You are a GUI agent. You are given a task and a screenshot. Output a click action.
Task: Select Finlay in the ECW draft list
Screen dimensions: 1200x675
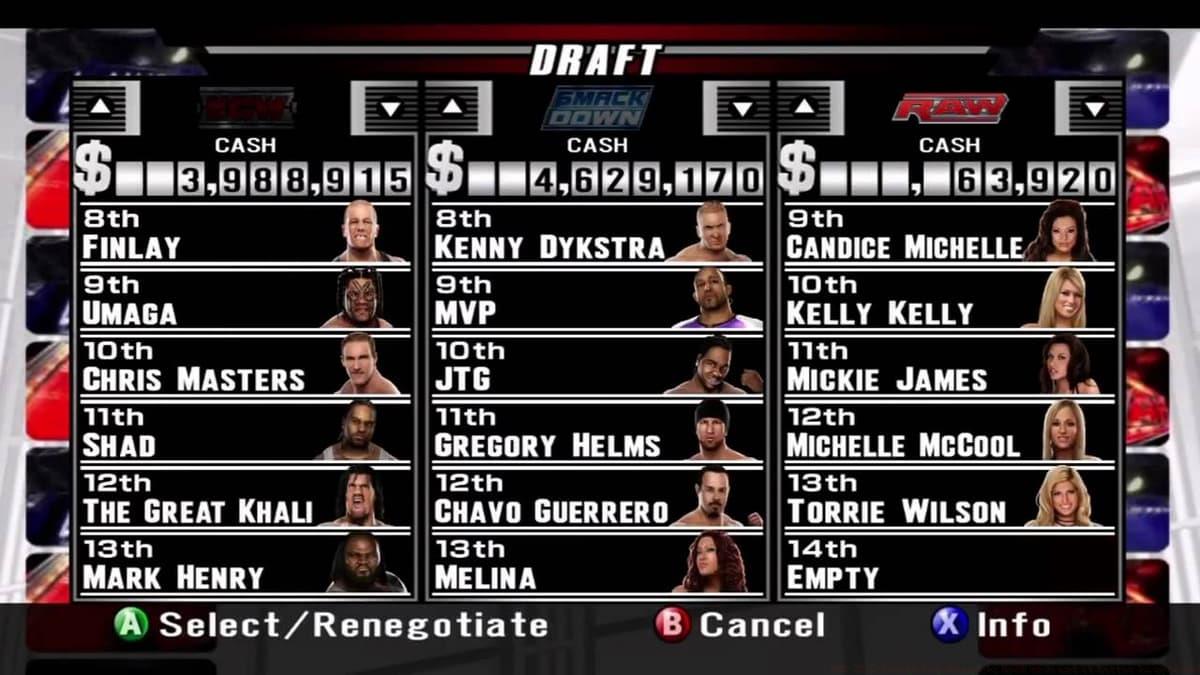tap(244, 233)
